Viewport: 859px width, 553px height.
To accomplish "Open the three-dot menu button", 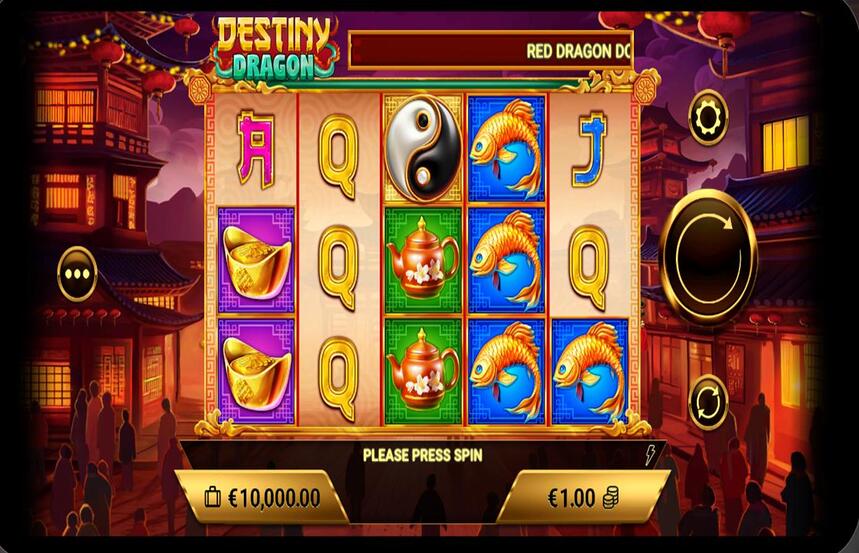I will pyautogui.click(x=77, y=273).
